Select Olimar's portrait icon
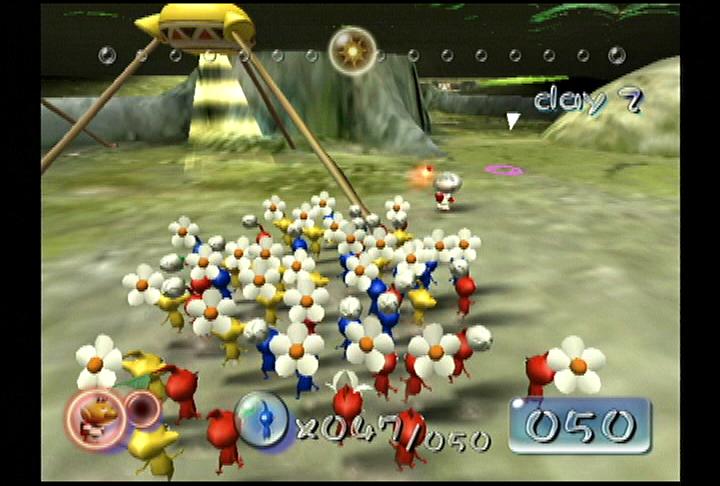This screenshot has width=720, height=486. tap(97, 415)
